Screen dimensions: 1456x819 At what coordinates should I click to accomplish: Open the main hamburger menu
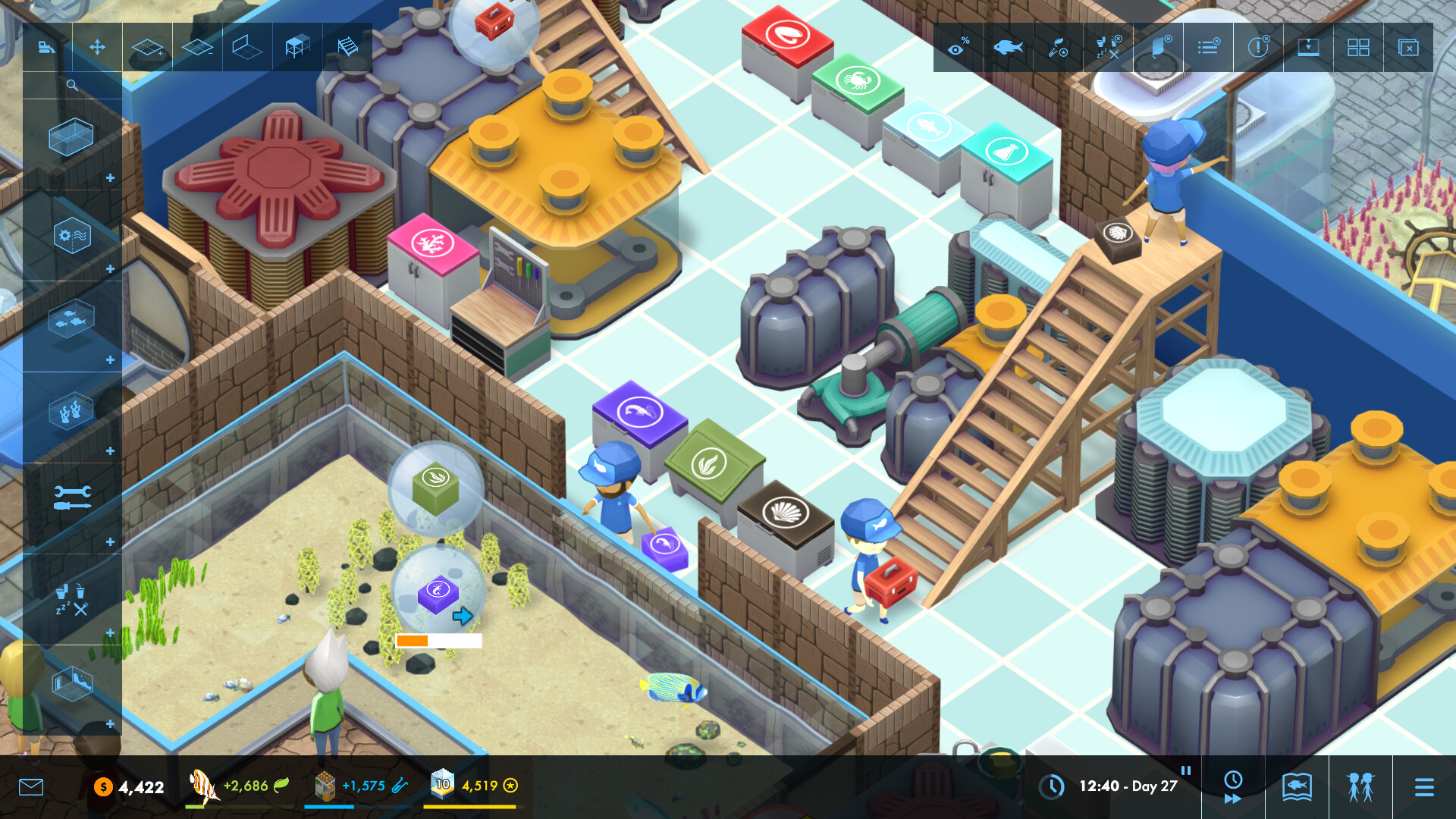(x=1424, y=787)
